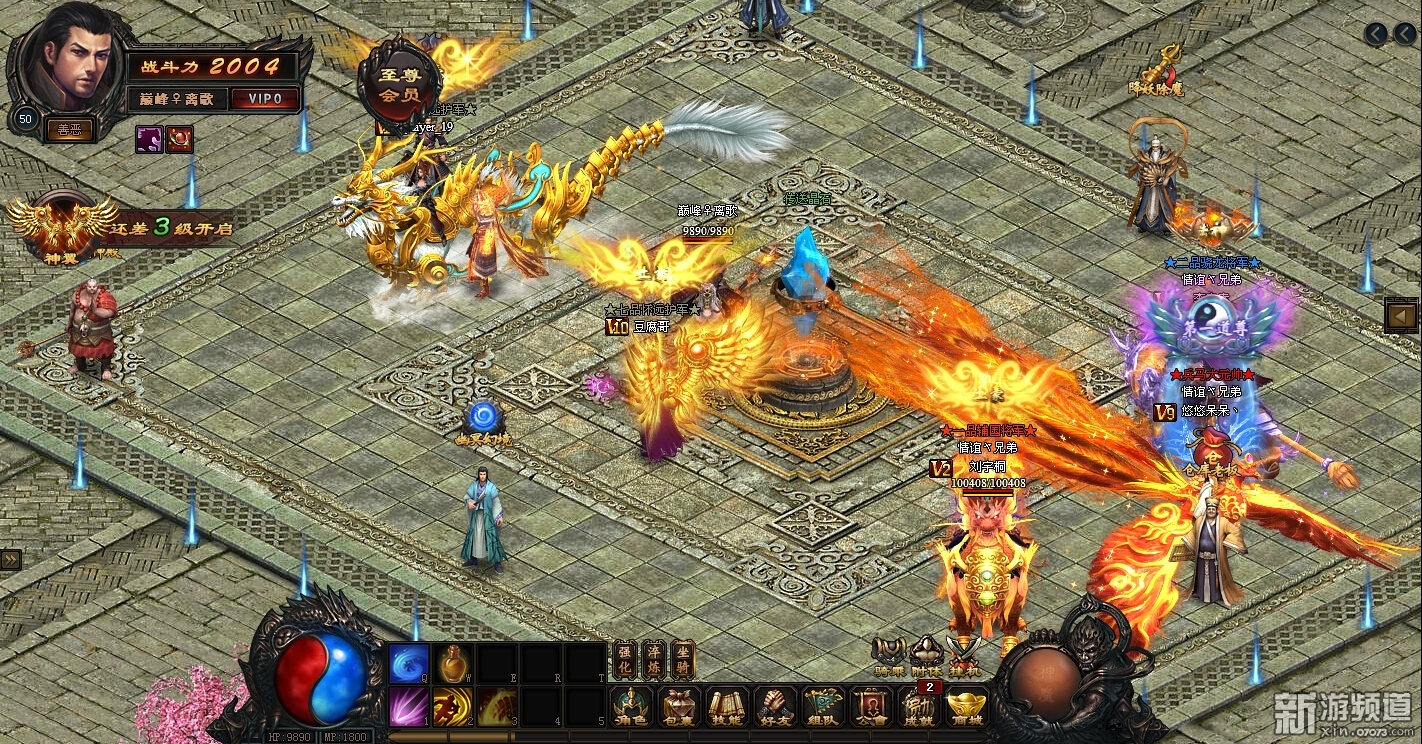Open the 包裹 inventory bag
This screenshot has height=744, width=1422.
pyautogui.click(x=679, y=705)
